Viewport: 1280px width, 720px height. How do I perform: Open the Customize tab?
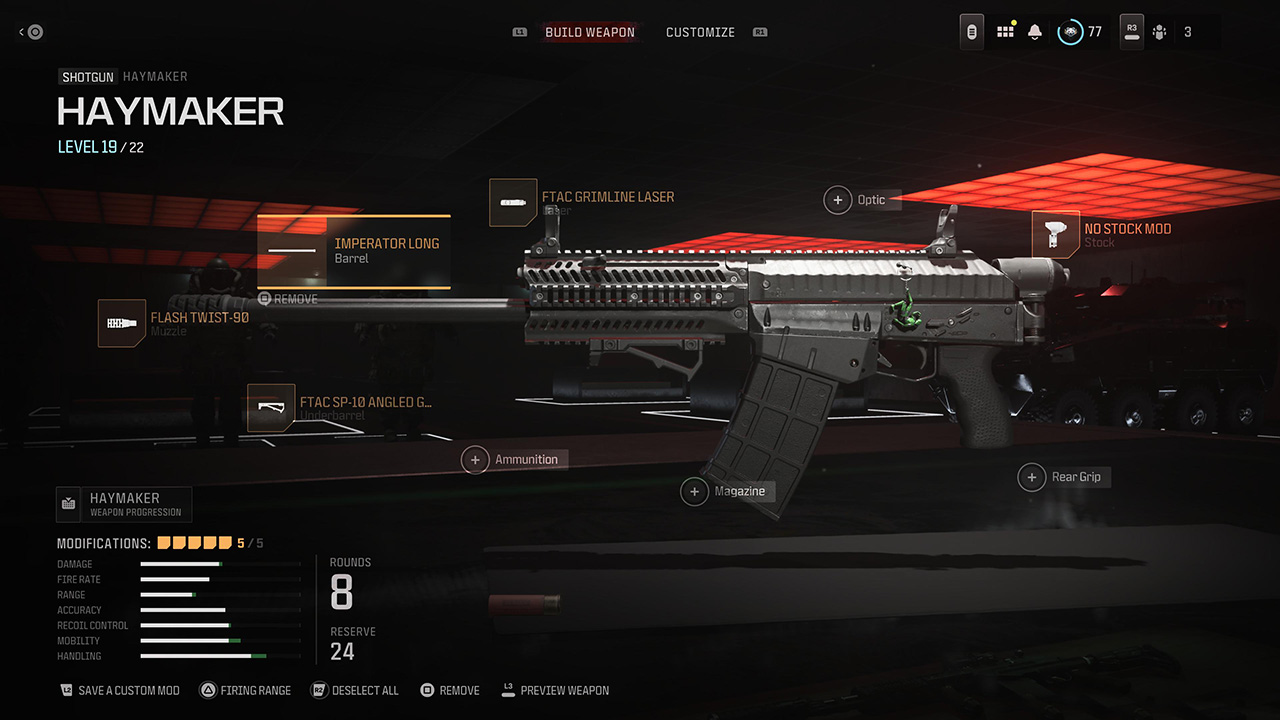point(700,32)
